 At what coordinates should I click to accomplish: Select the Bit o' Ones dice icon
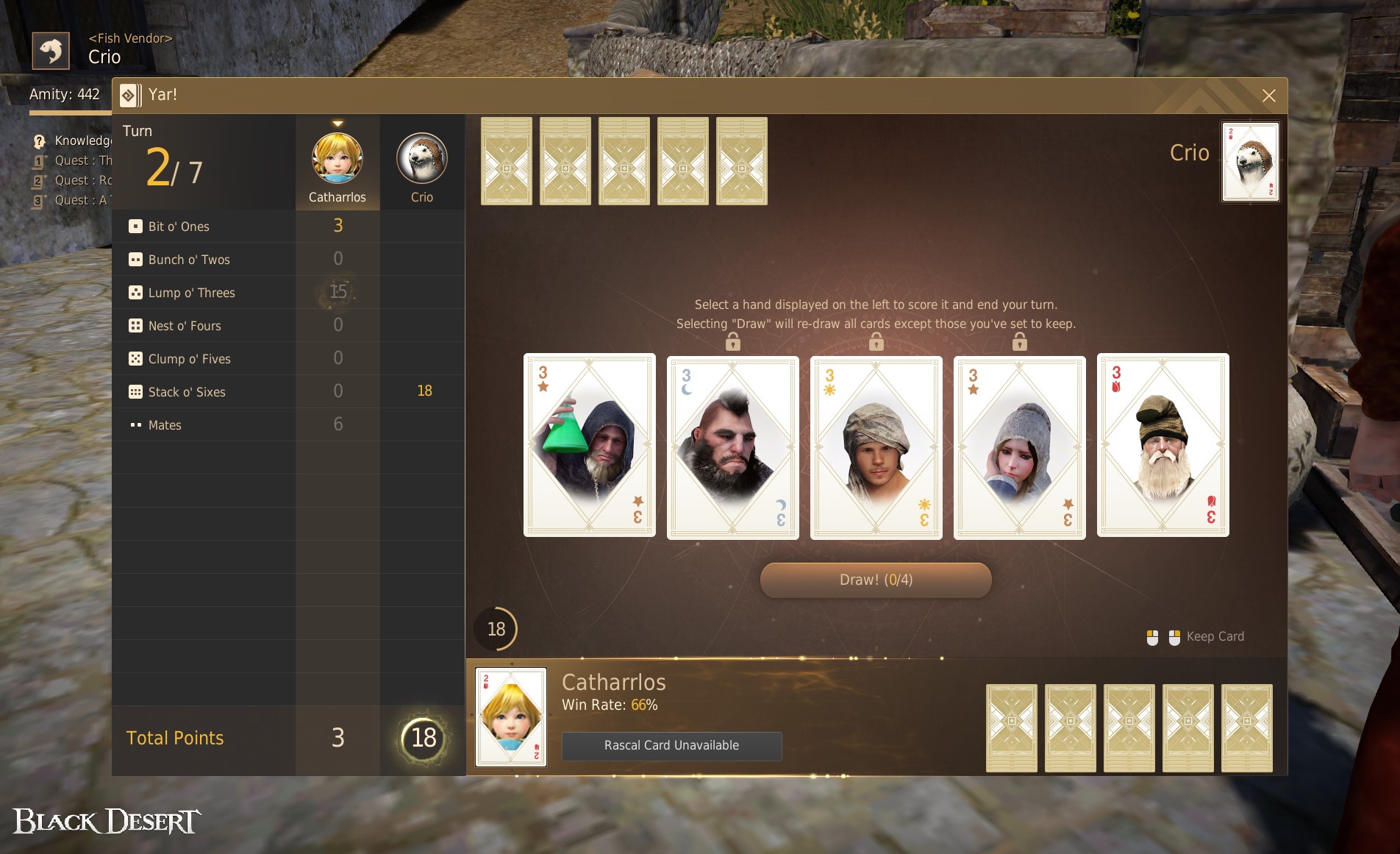(135, 226)
